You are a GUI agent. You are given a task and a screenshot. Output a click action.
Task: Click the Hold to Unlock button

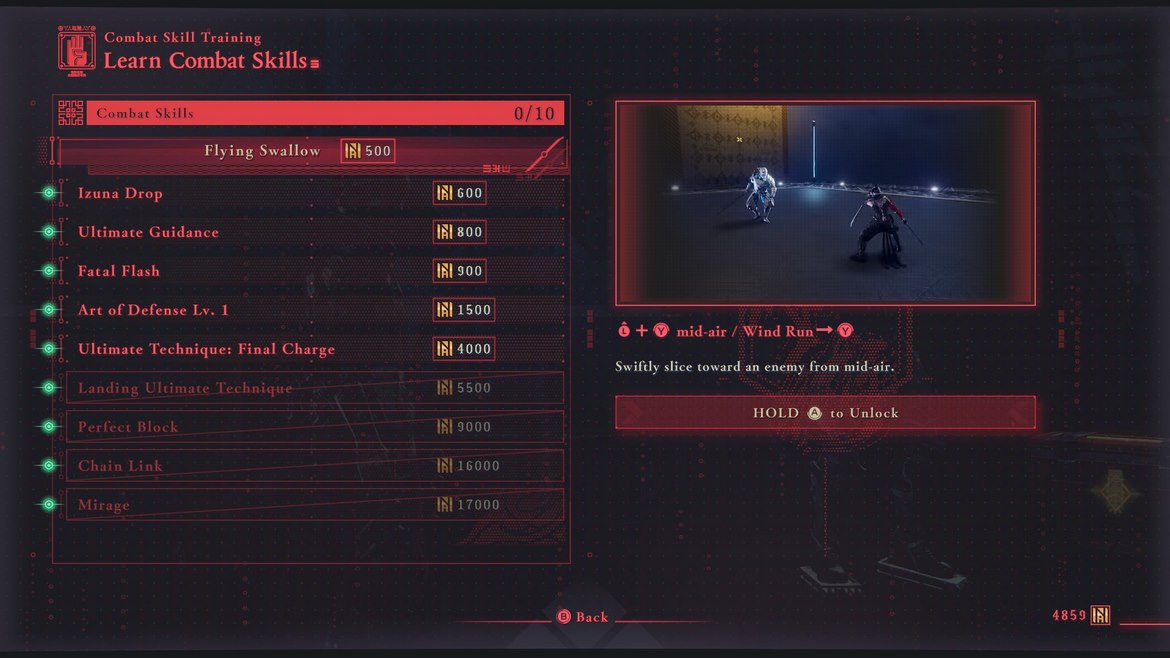point(825,413)
